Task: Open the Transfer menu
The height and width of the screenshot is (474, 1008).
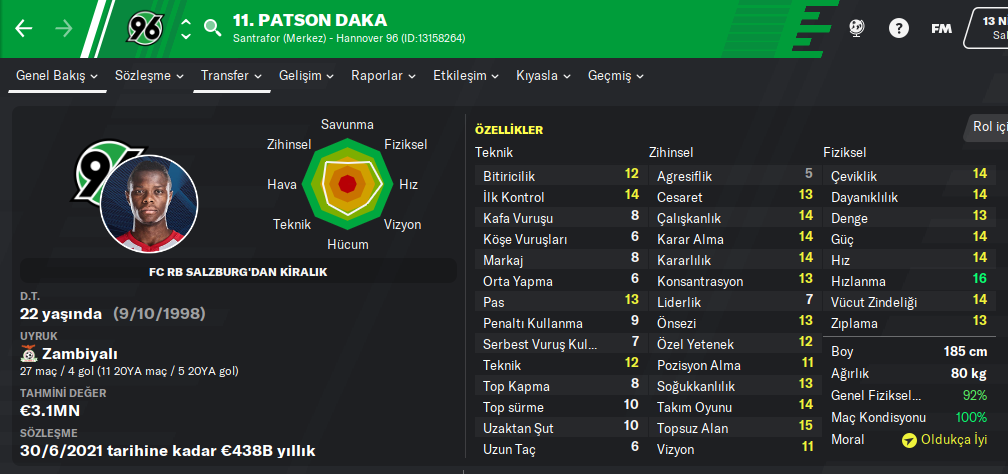Action: (231, 76)
